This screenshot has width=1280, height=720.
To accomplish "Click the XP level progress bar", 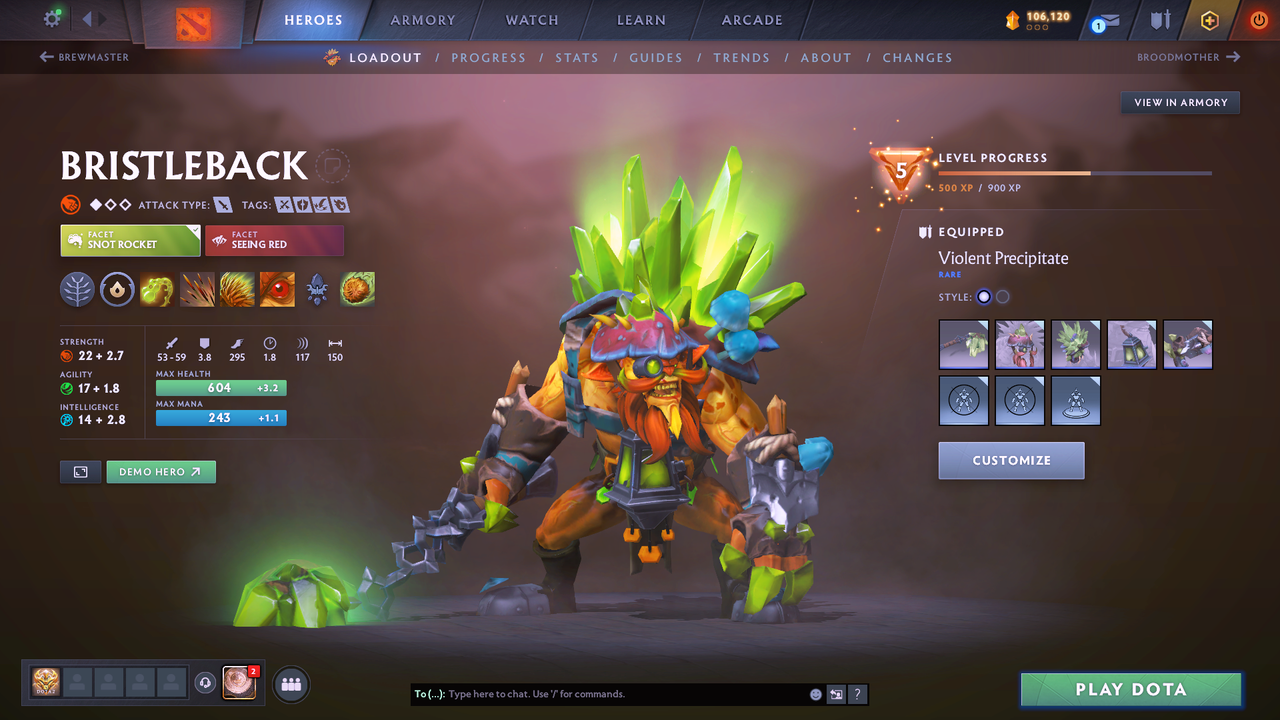I will point(1075,172).
